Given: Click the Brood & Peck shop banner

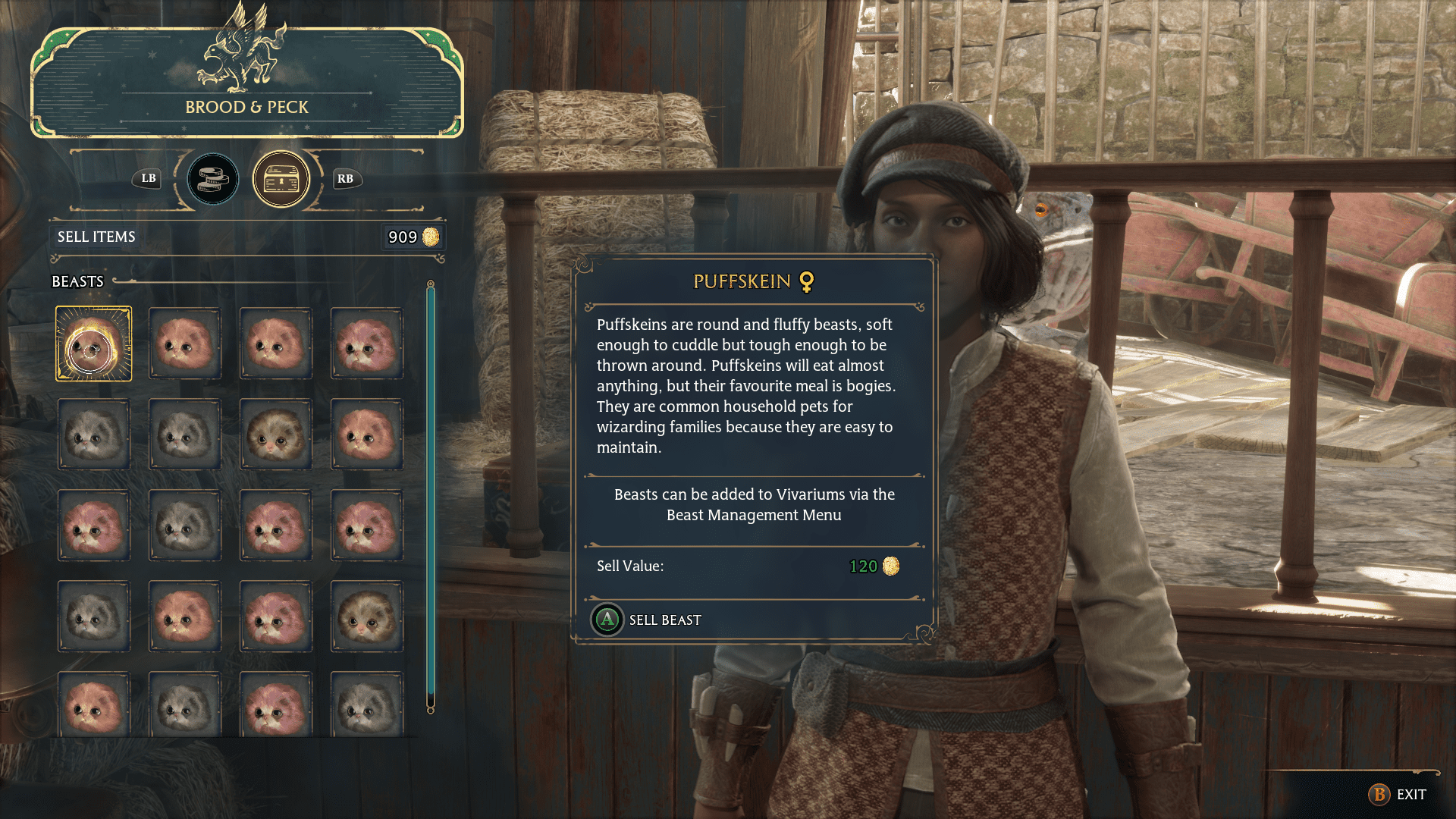Looking at the screenshot, I should [247, 107].
